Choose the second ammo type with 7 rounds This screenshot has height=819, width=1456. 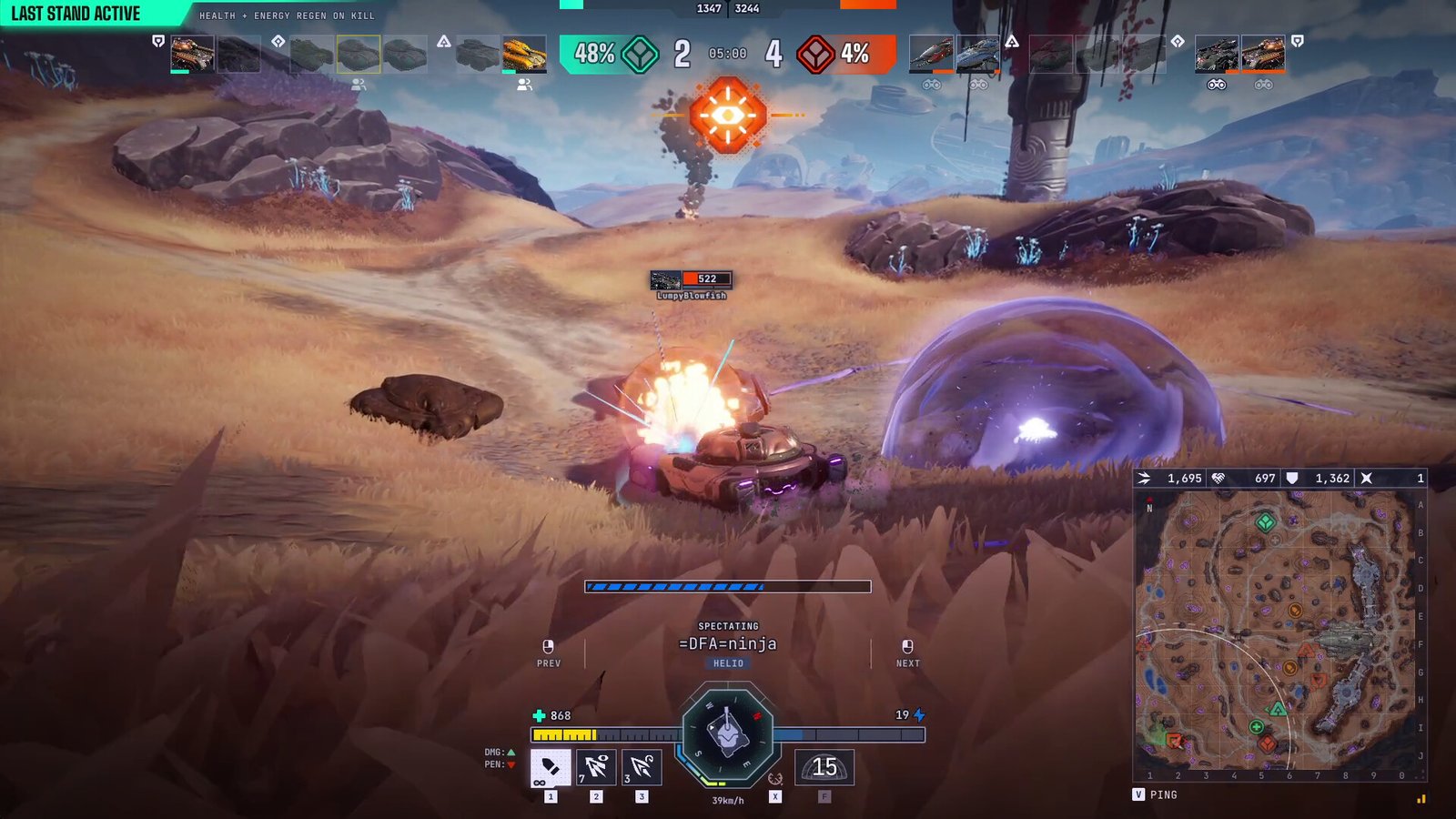coord(596,767)
